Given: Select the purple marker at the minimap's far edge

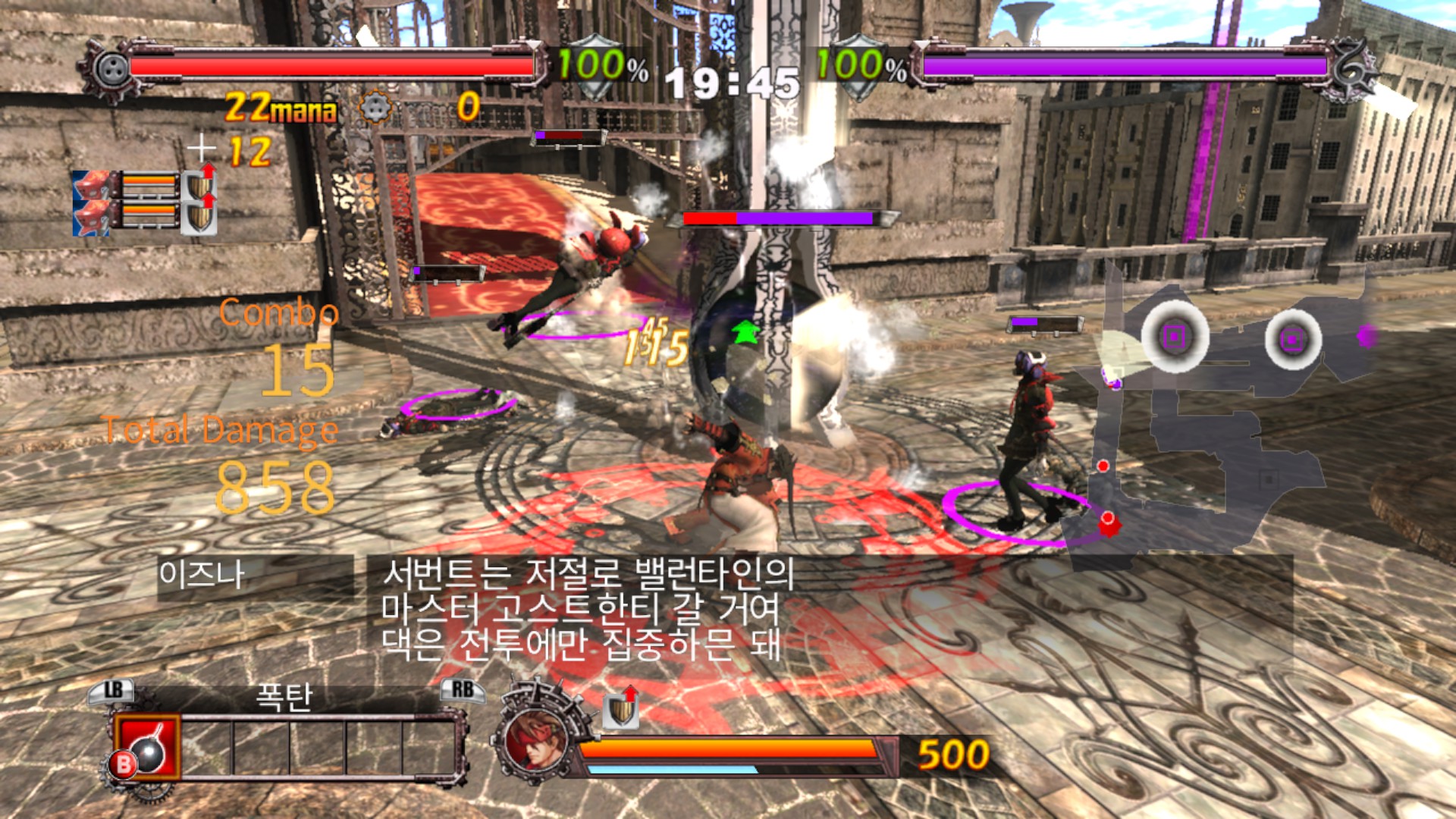Looking at the screenshot, I should (1367, 336).
